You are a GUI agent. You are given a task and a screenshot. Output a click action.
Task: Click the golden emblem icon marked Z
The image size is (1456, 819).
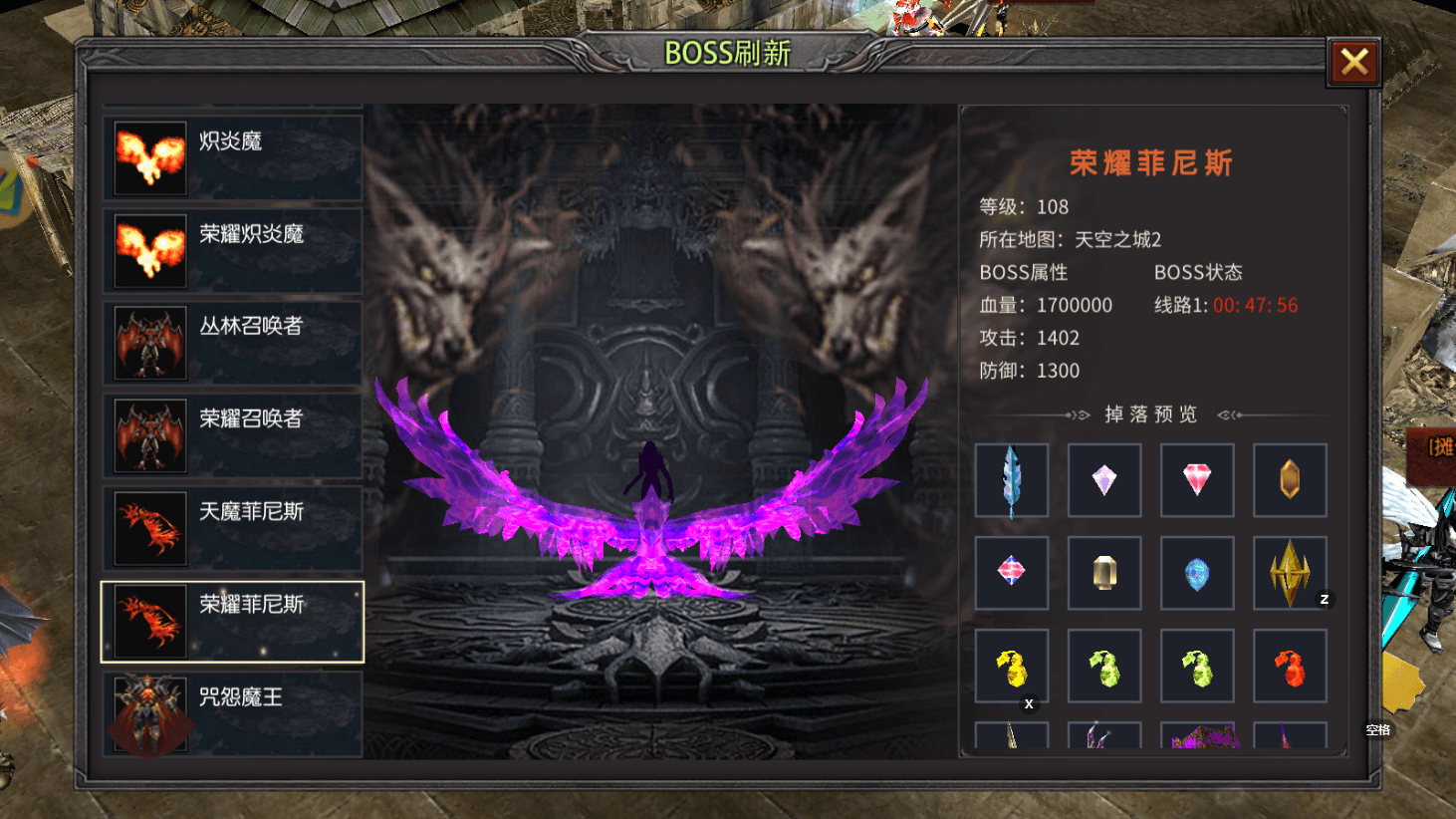click(x=1290, y=573)
